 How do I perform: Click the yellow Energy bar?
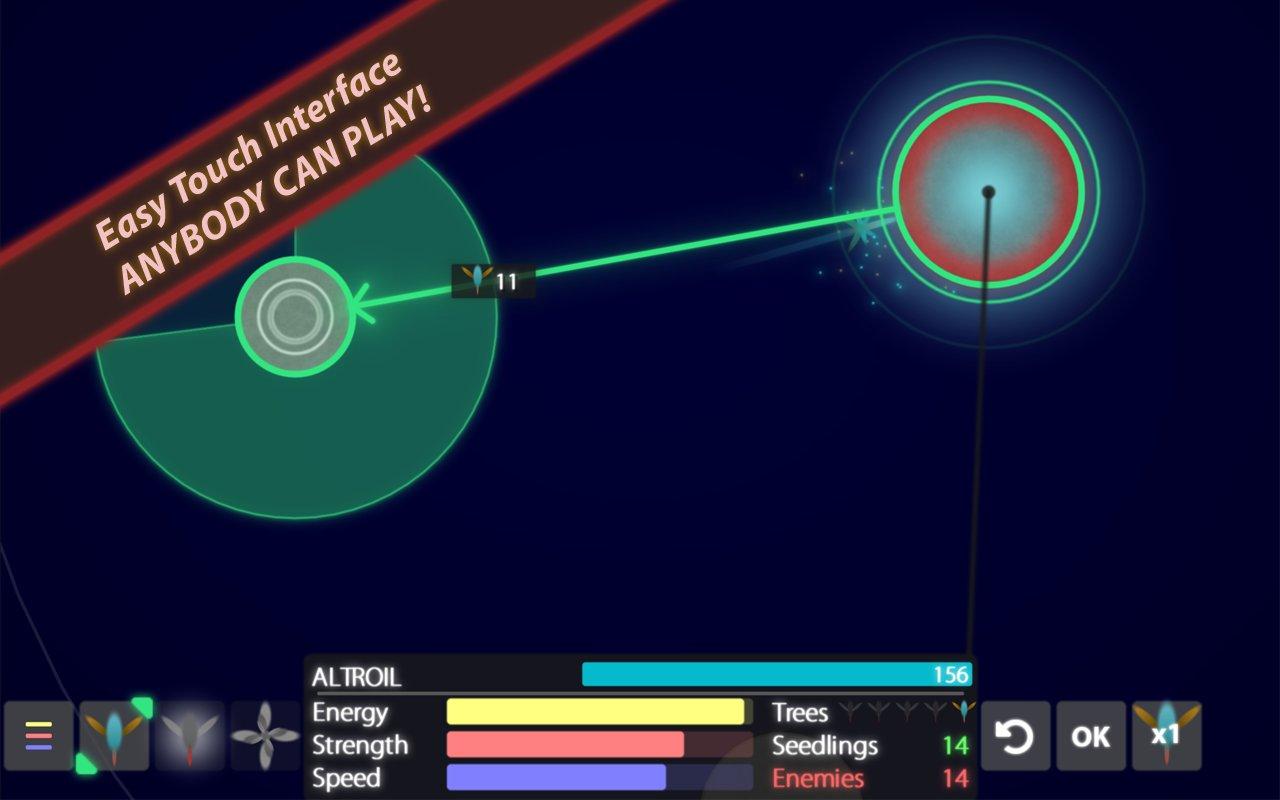(x=597, y=713)
